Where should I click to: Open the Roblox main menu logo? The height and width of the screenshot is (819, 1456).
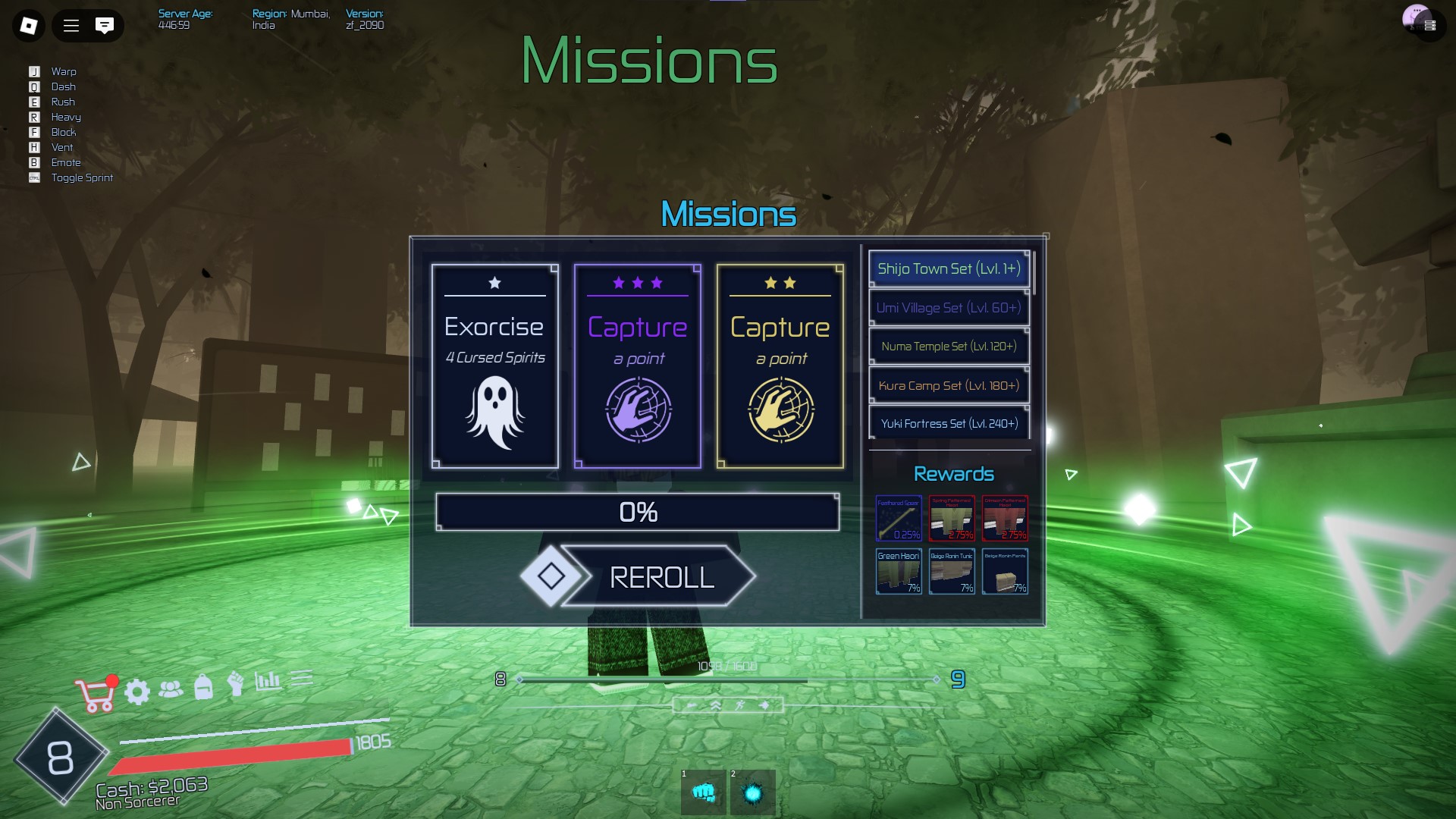(29, 26)
